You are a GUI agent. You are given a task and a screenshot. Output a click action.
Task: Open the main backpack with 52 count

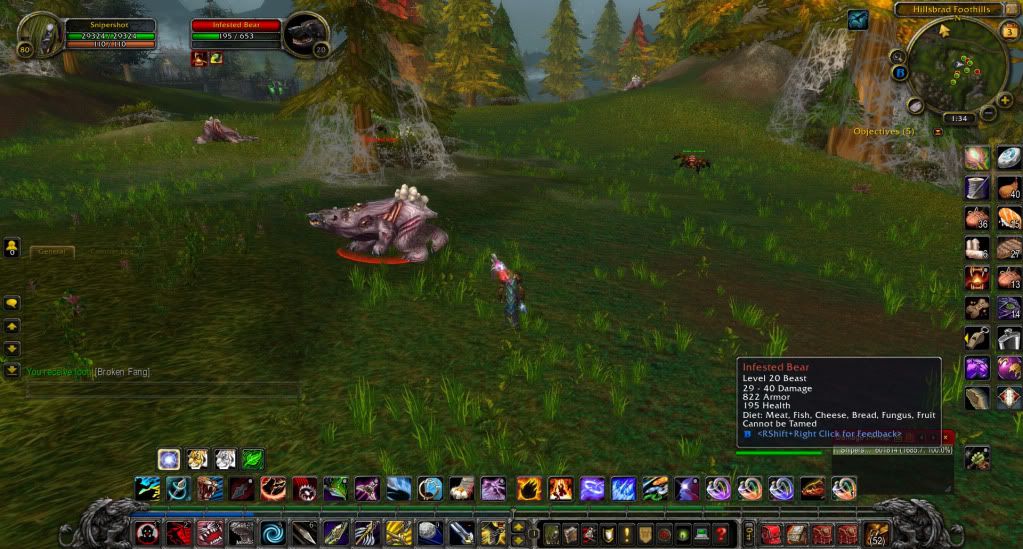(x=877, y=533)
